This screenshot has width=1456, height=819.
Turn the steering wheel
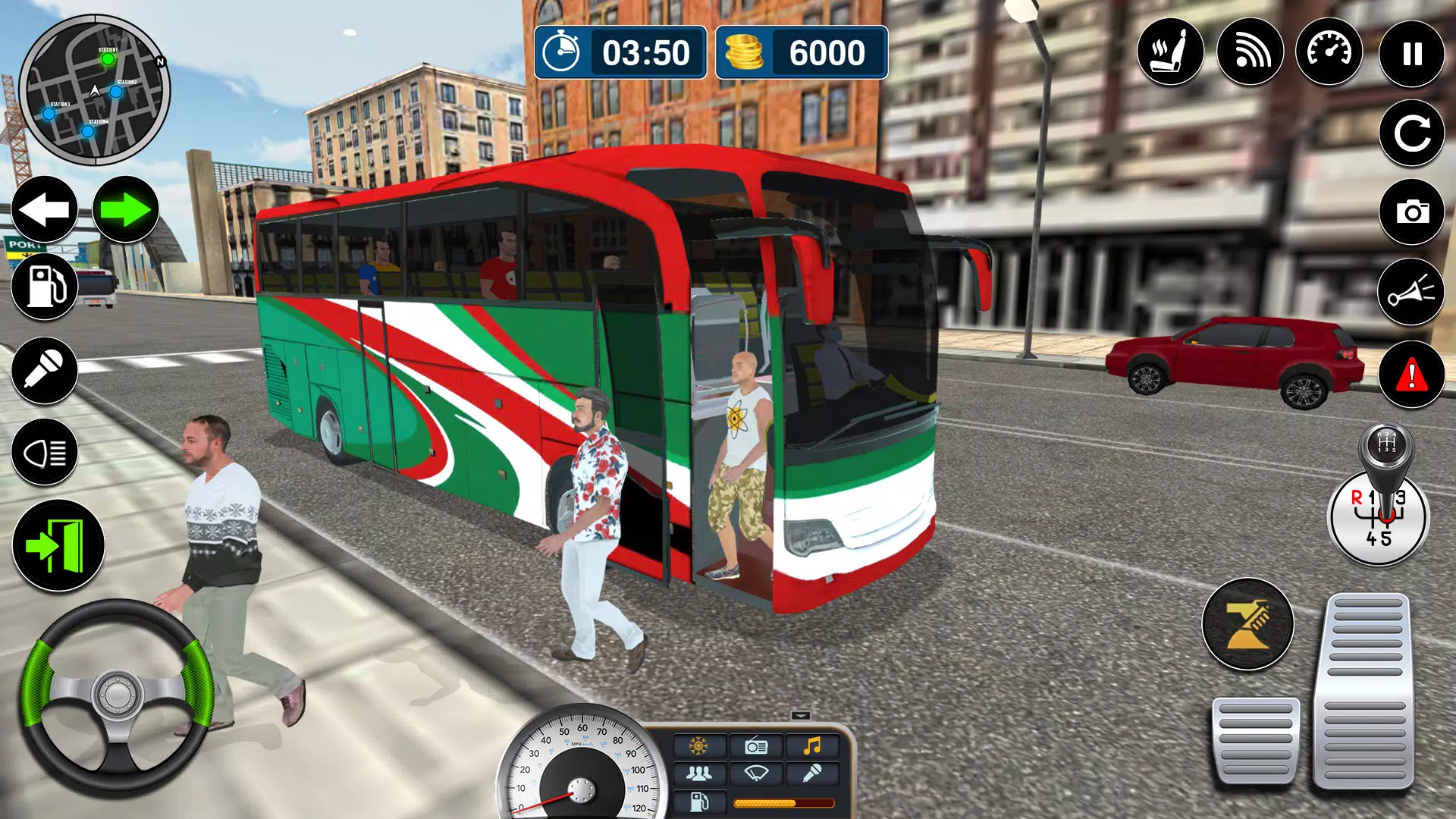(118, 694)
